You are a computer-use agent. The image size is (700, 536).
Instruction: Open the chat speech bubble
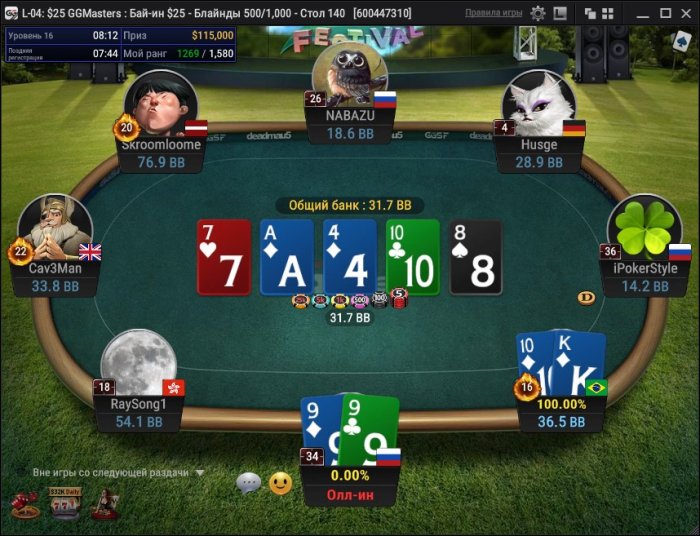tap(248, 483)
